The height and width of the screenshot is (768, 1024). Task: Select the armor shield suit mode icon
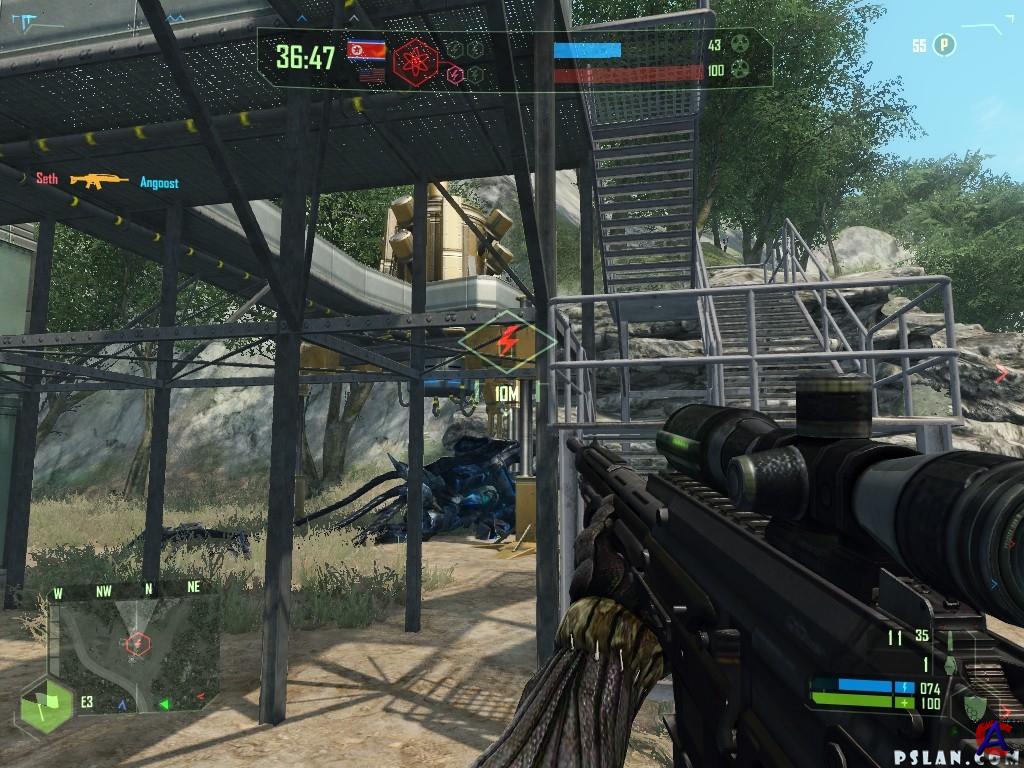(x=974, y=706)
